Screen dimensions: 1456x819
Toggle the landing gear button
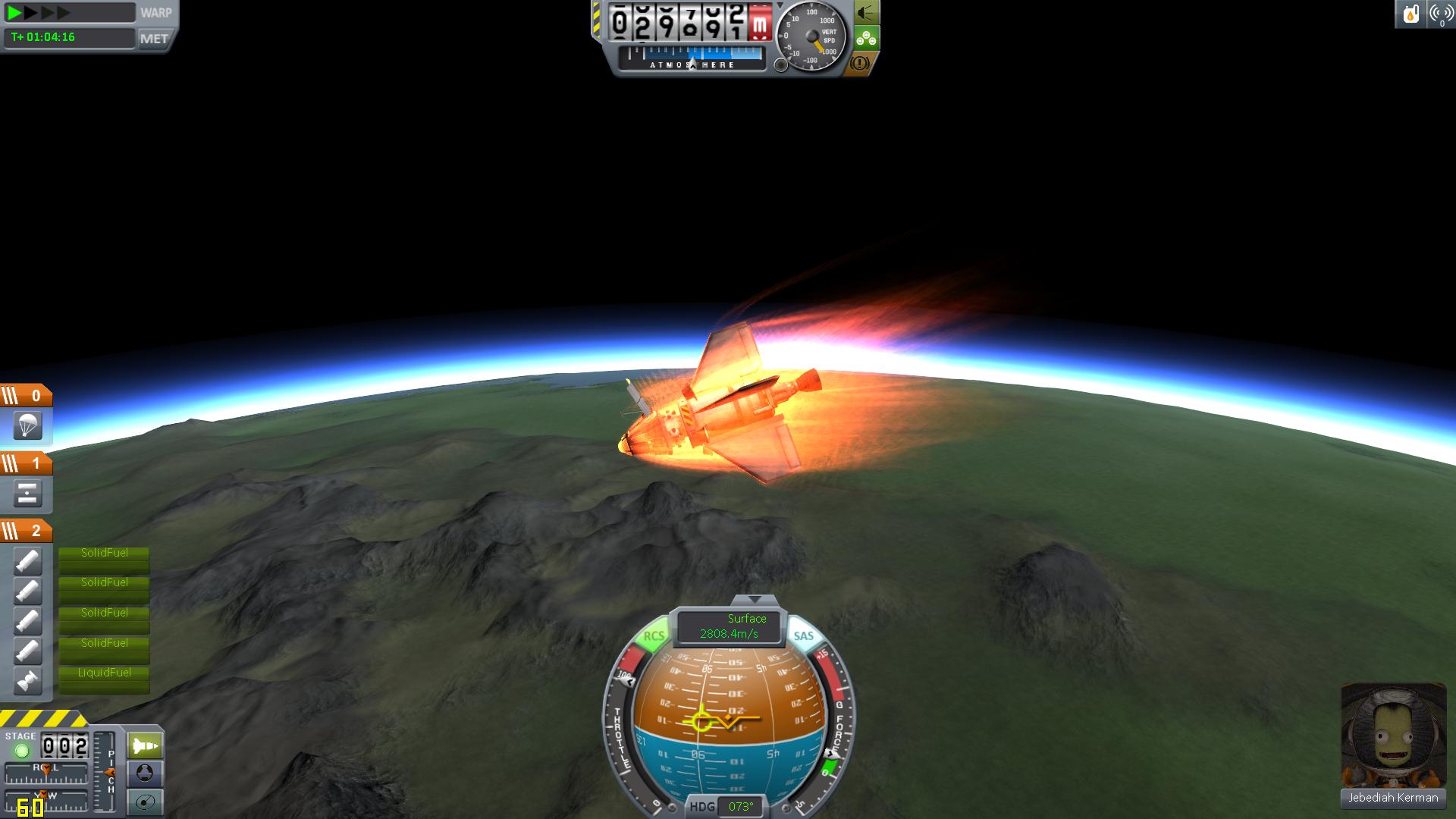865,38
